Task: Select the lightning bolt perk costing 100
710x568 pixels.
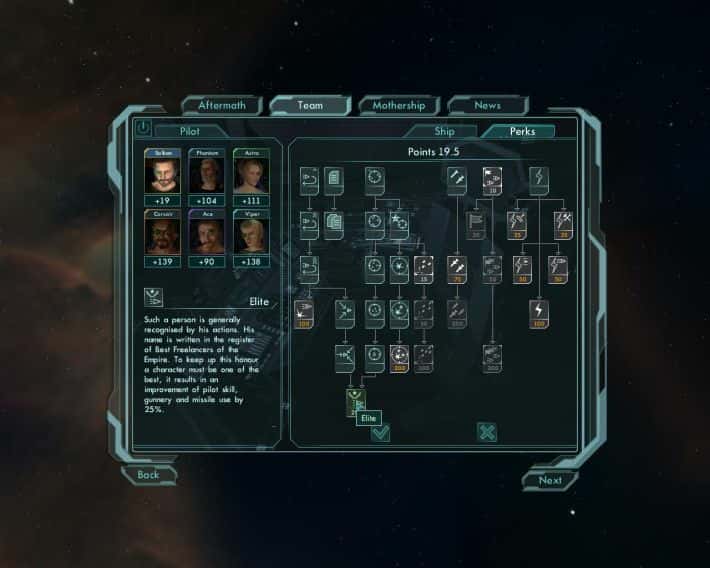Action: pyautogui.click(x=539, y=312)
